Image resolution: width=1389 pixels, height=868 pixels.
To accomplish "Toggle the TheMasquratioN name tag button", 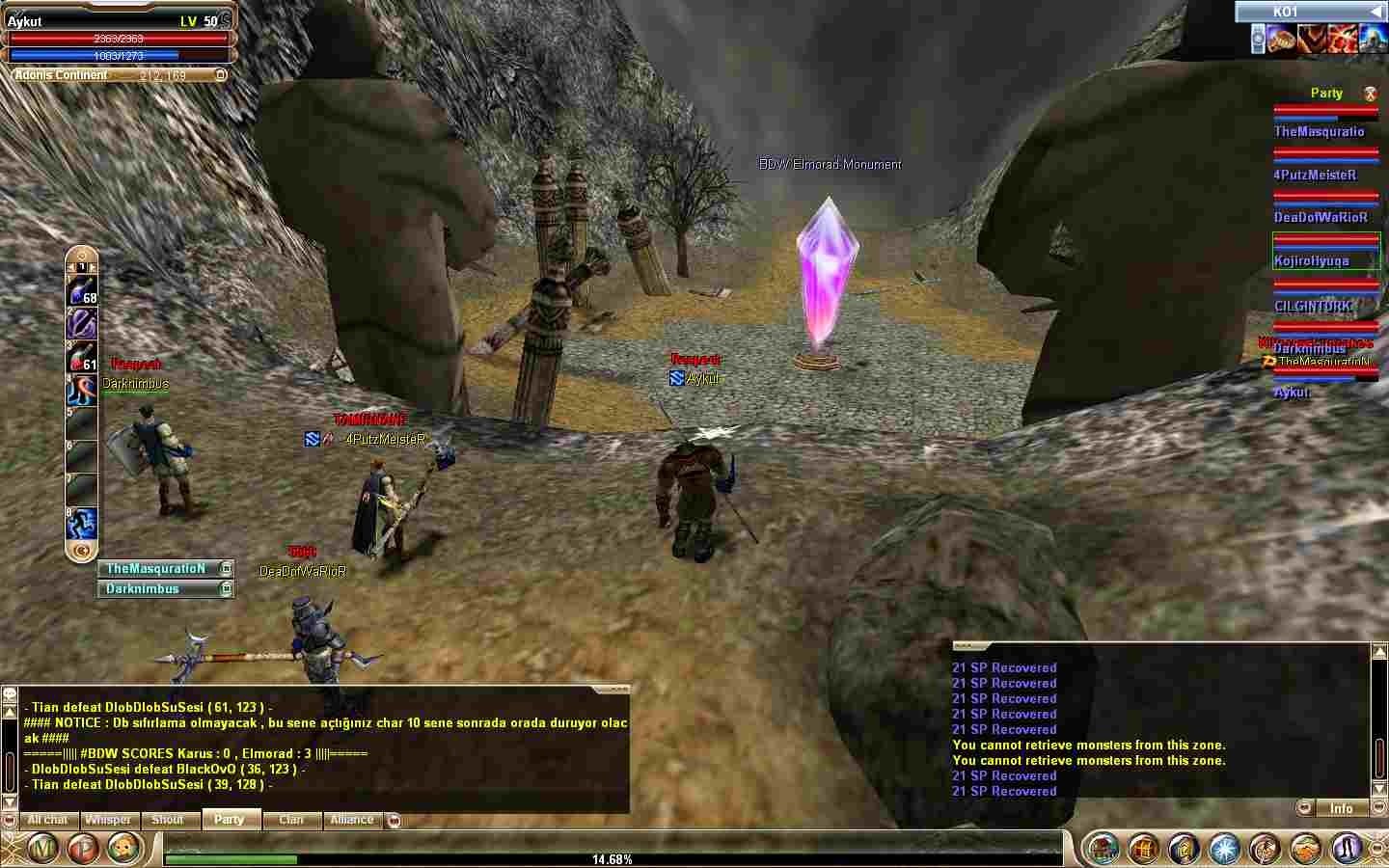I will click(226, 569).
